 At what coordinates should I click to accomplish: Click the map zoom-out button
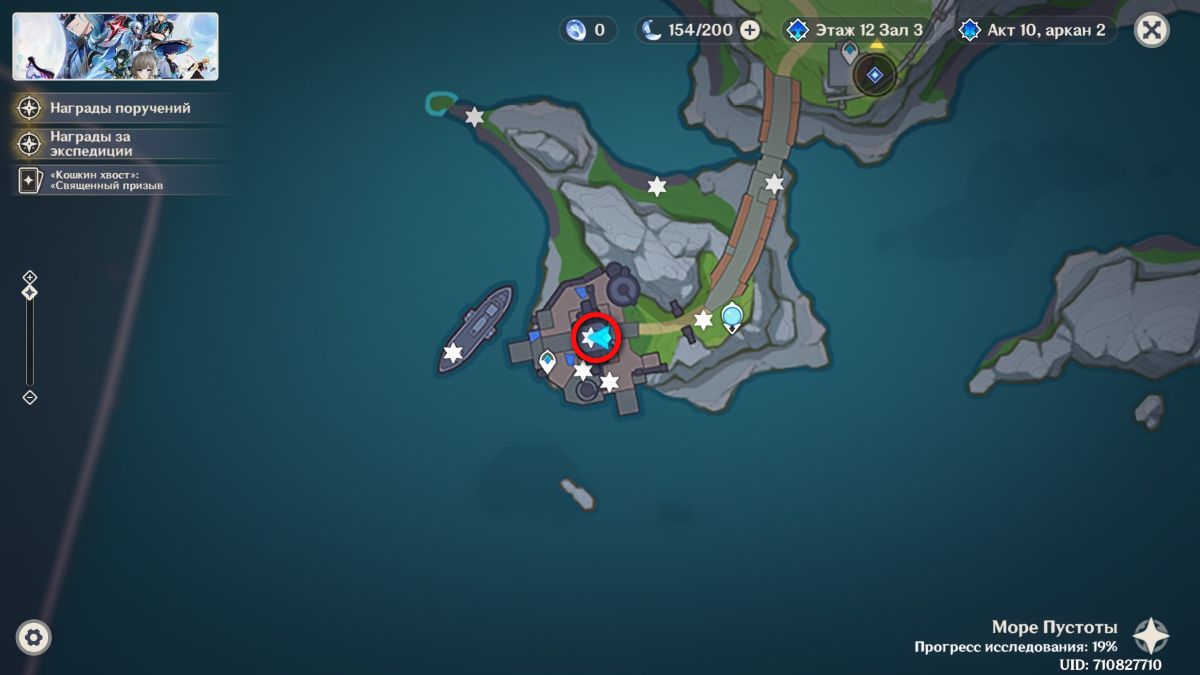(30, 397)
